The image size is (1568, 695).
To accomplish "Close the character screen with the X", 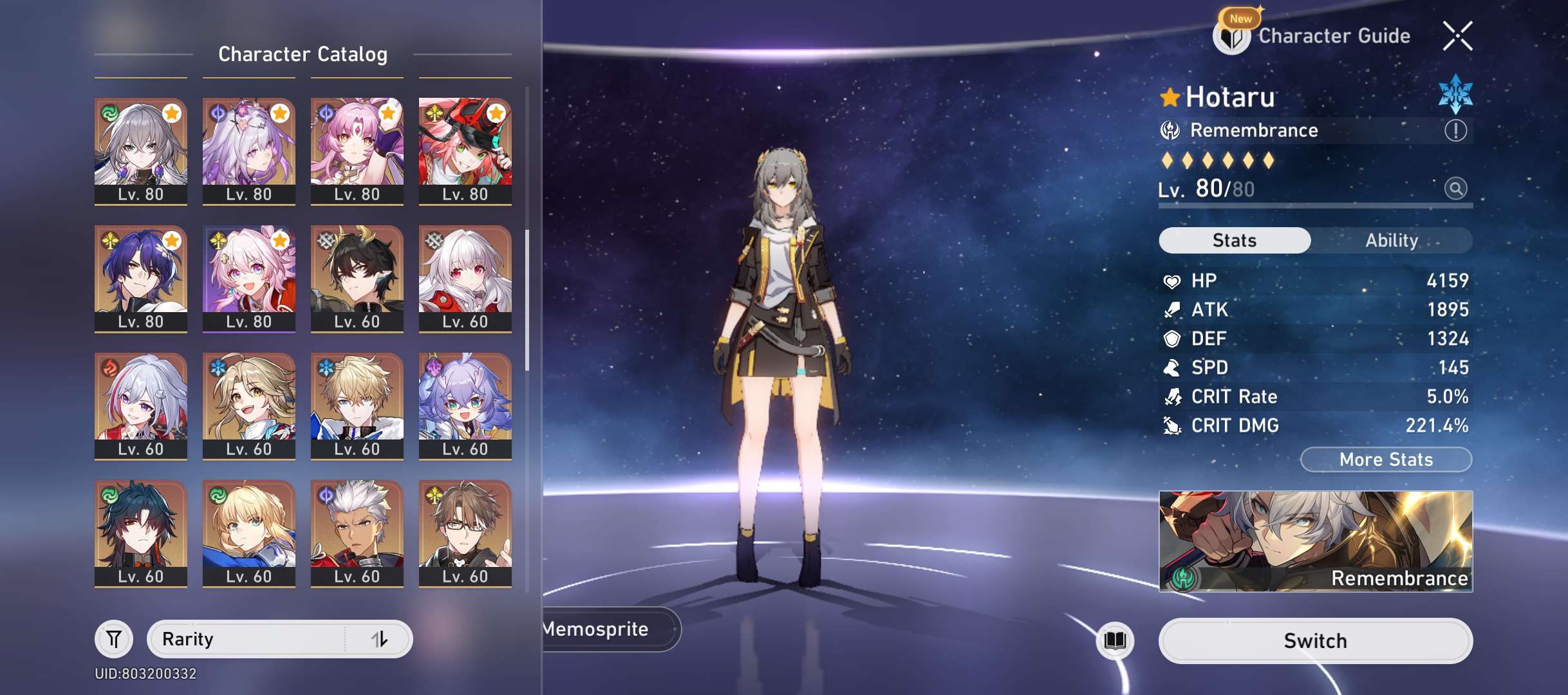I will 1457,36.
